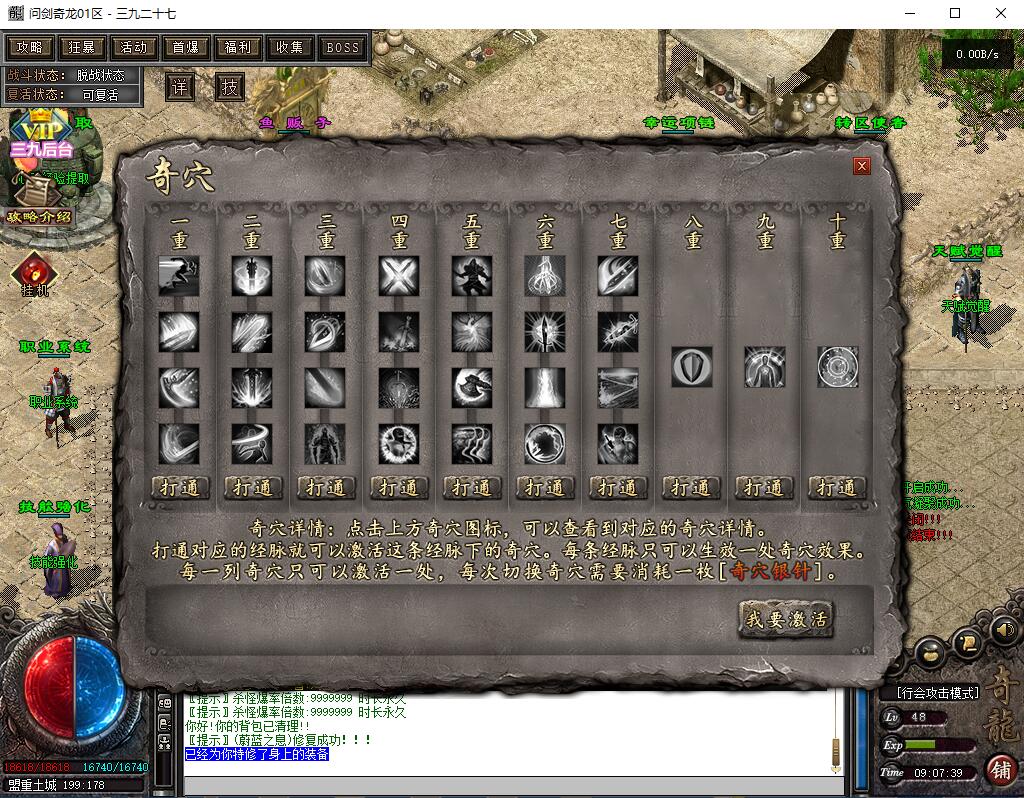Toggle the 挂机 auto-battle icon
This screenshot has height=798, width=1024.
click(x=35, y=271)
